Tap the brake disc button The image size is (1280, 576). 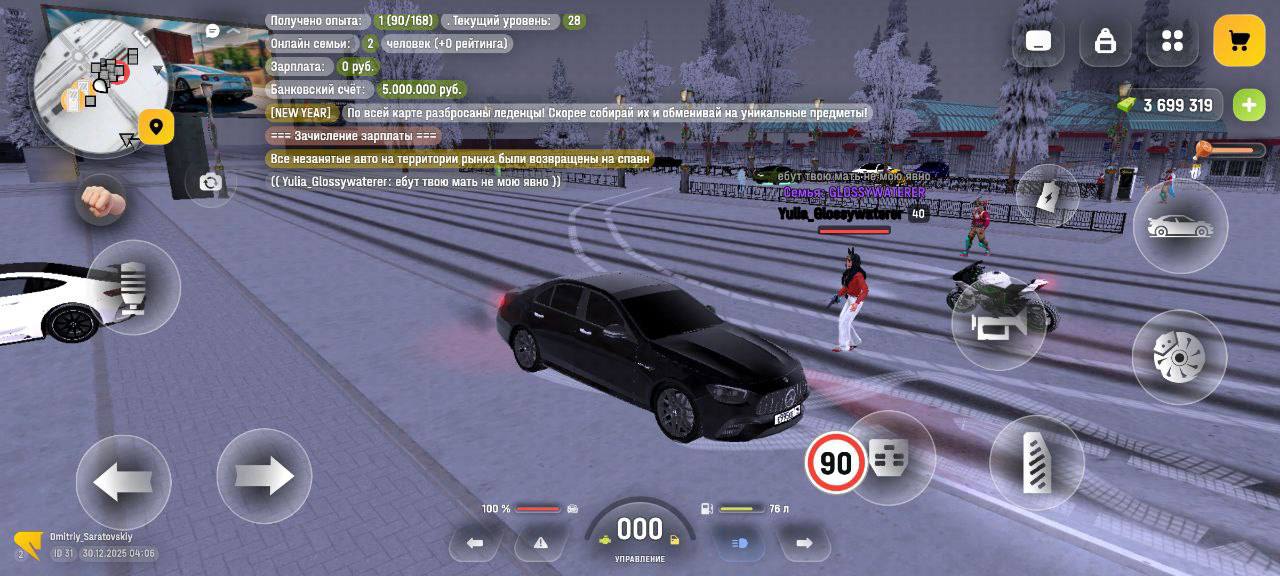pyautogui.click(x=1179, y=357)
